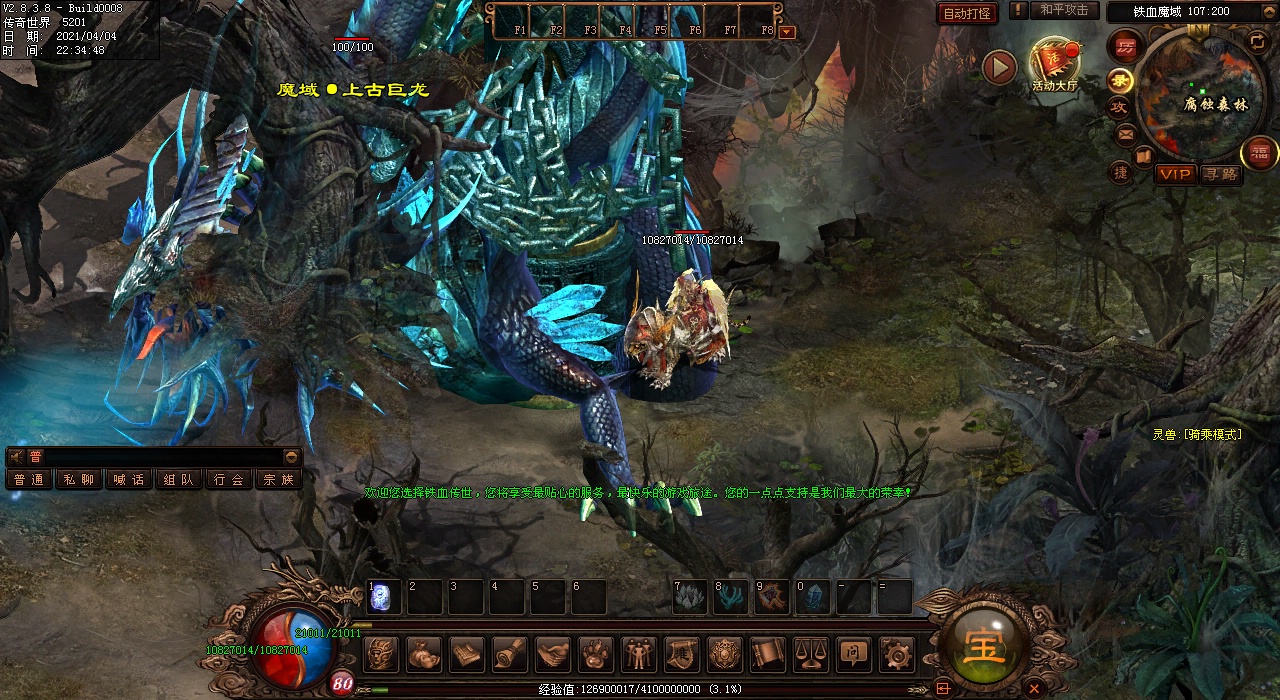Open the VIP panel

(x=1176, y=174)
